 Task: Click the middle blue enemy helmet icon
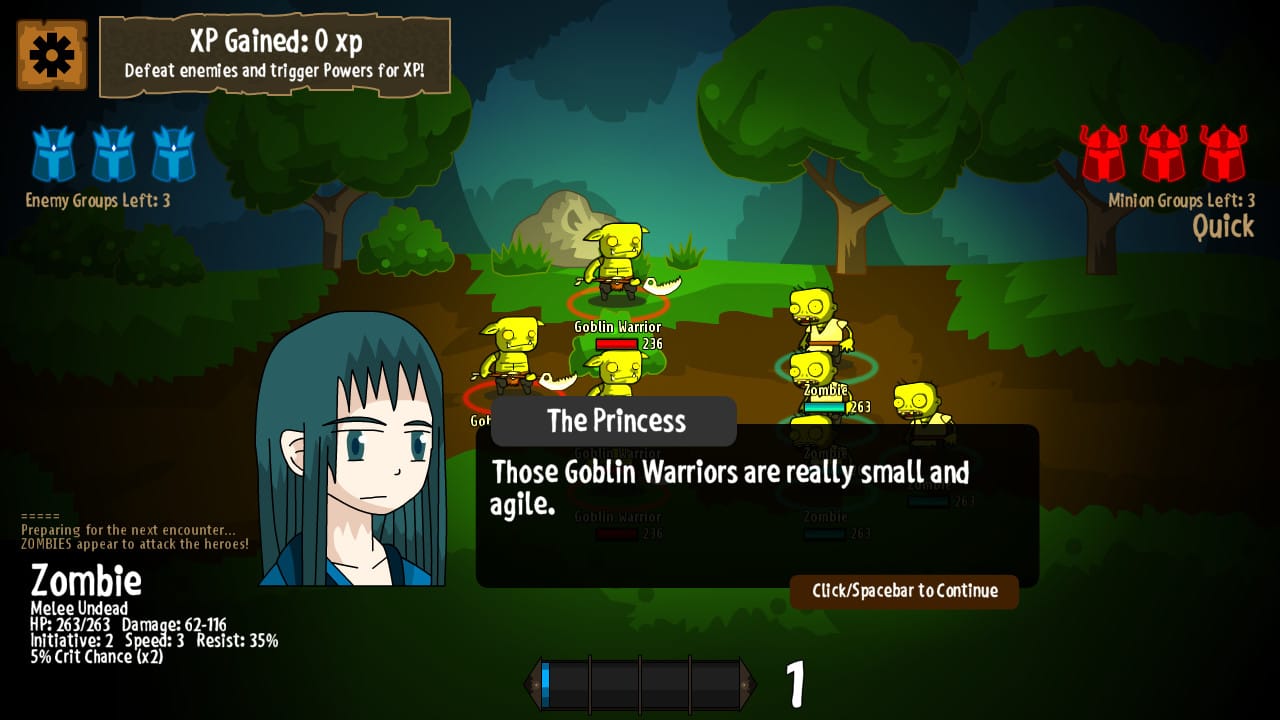tap(112, 152)
